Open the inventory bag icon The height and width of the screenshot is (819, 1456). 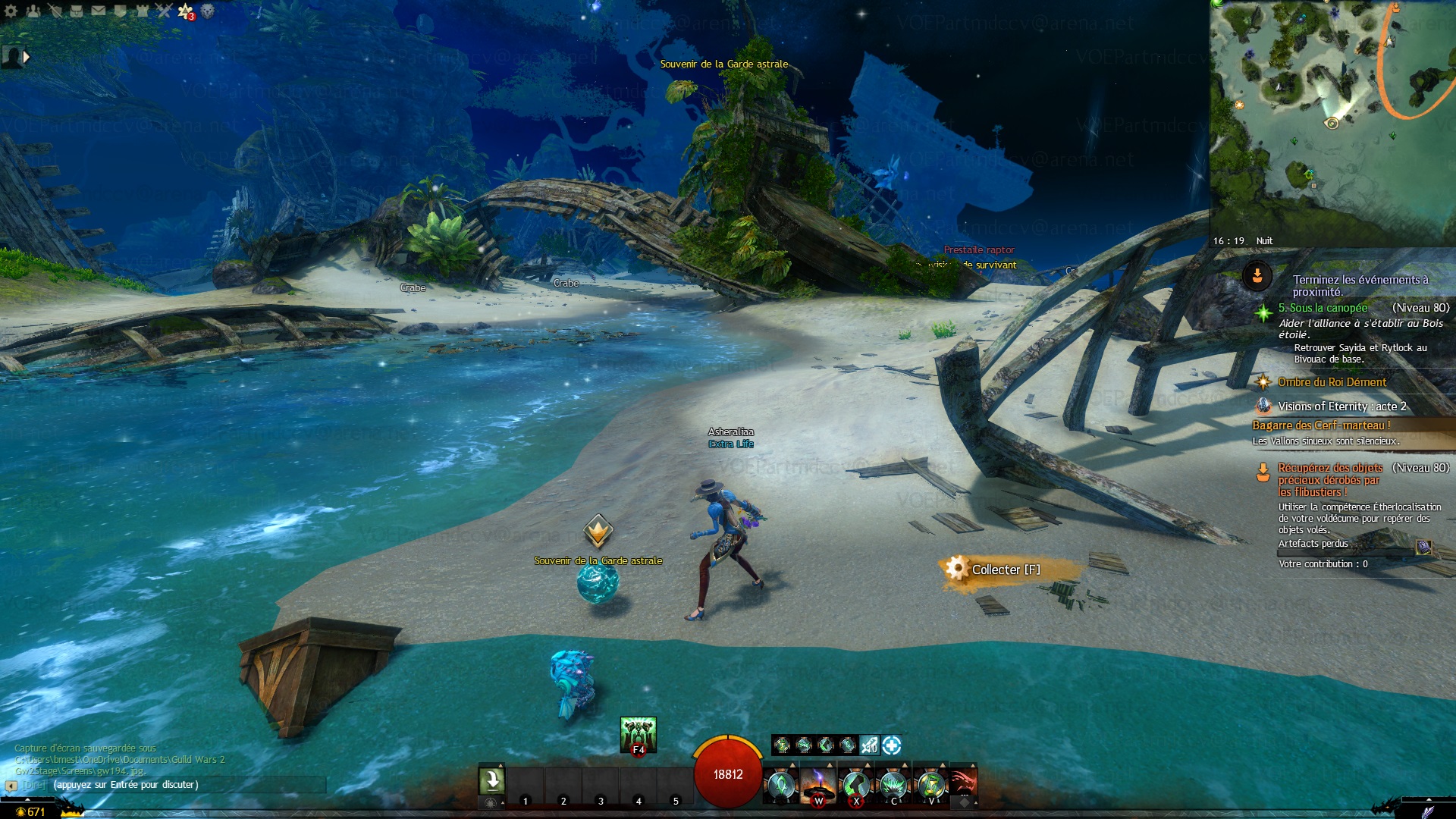(x=77, y=11)
